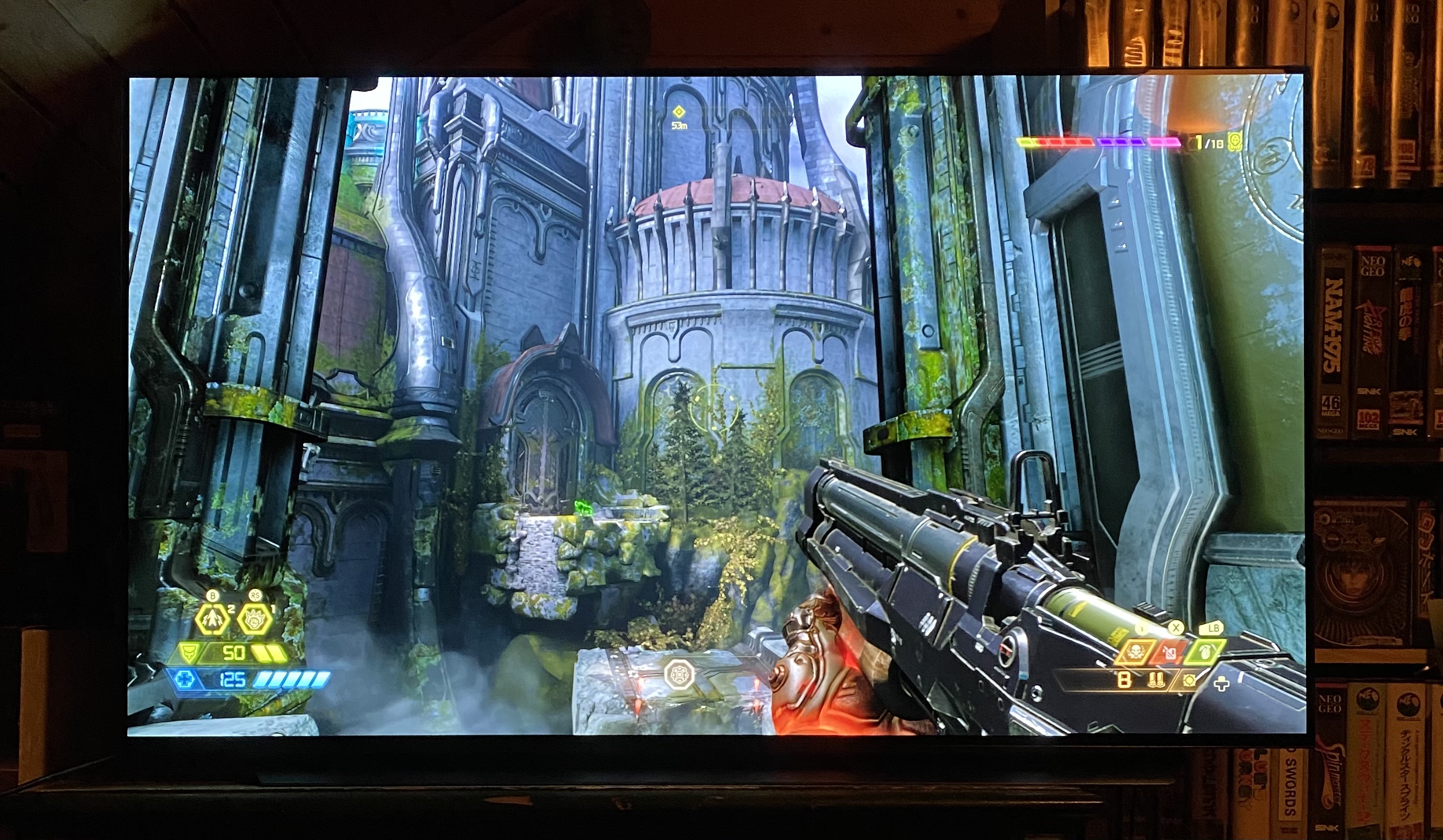The image size is (1443, 840).
Task: Click the hexagonal rune icon at bottom center
Action: click(679, 674)
